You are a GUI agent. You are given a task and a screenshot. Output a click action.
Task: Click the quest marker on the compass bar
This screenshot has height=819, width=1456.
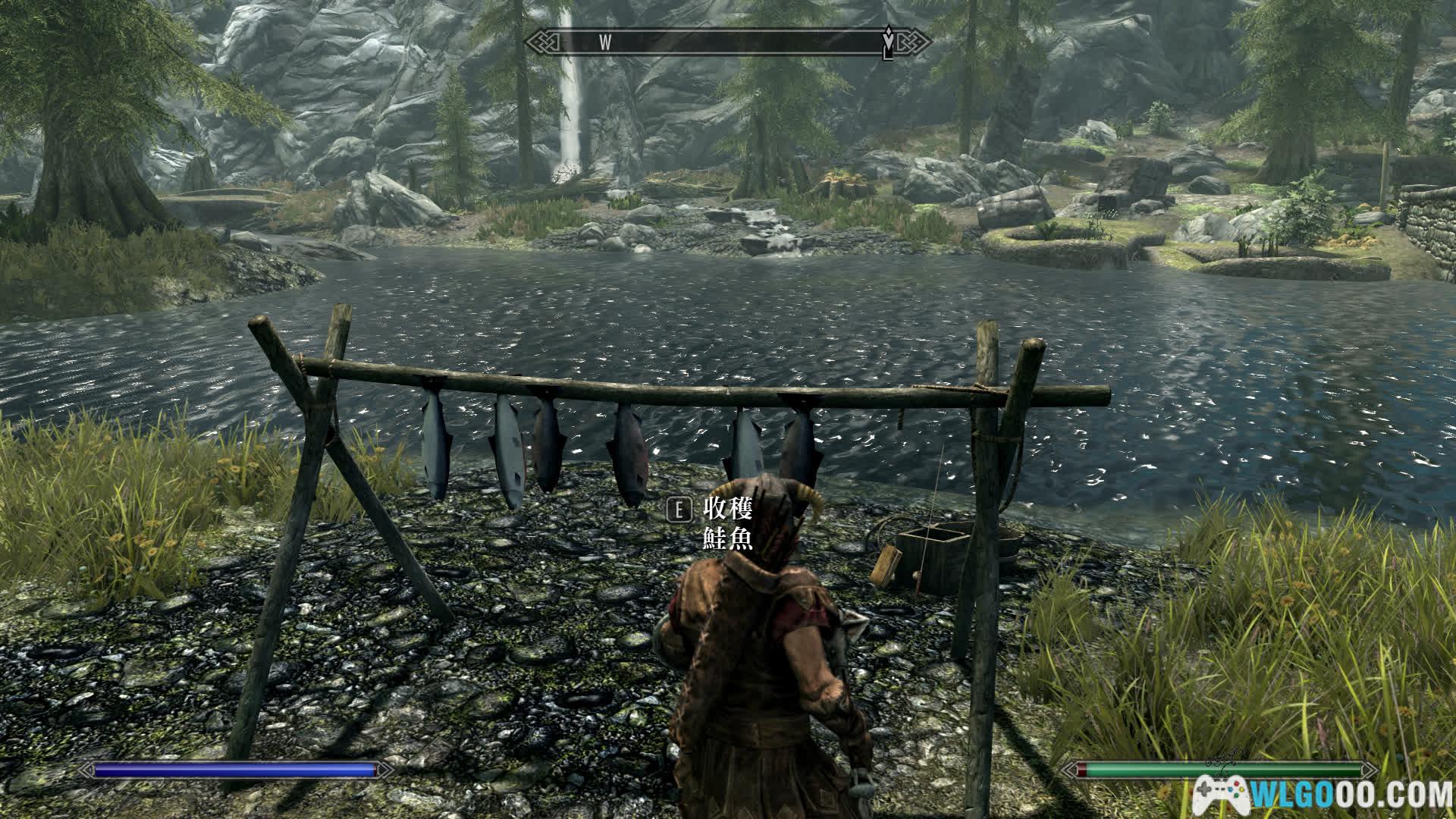click(888, 41)
